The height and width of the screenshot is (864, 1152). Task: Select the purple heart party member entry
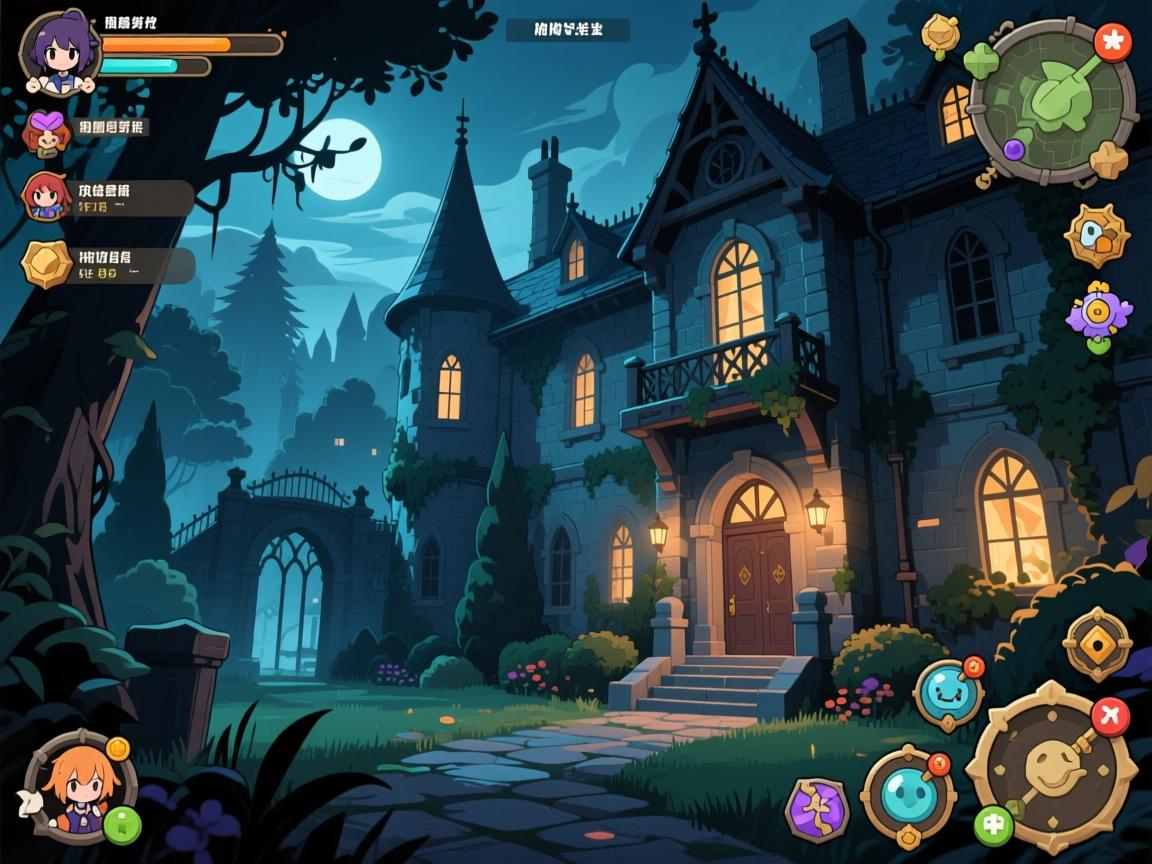click(45, 131)
